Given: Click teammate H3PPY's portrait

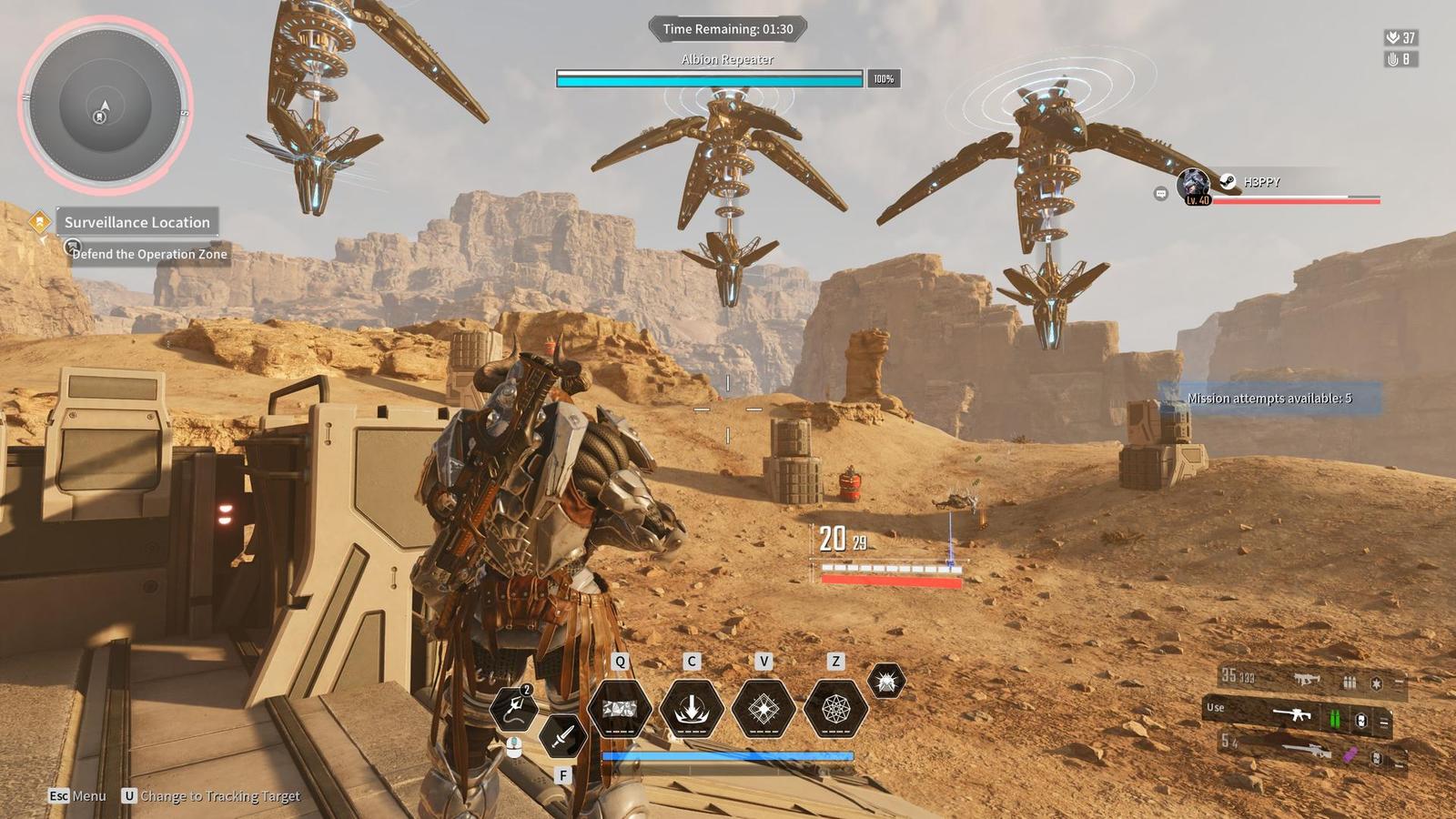Looking at the screenshot, I should tap(1194, 187).
